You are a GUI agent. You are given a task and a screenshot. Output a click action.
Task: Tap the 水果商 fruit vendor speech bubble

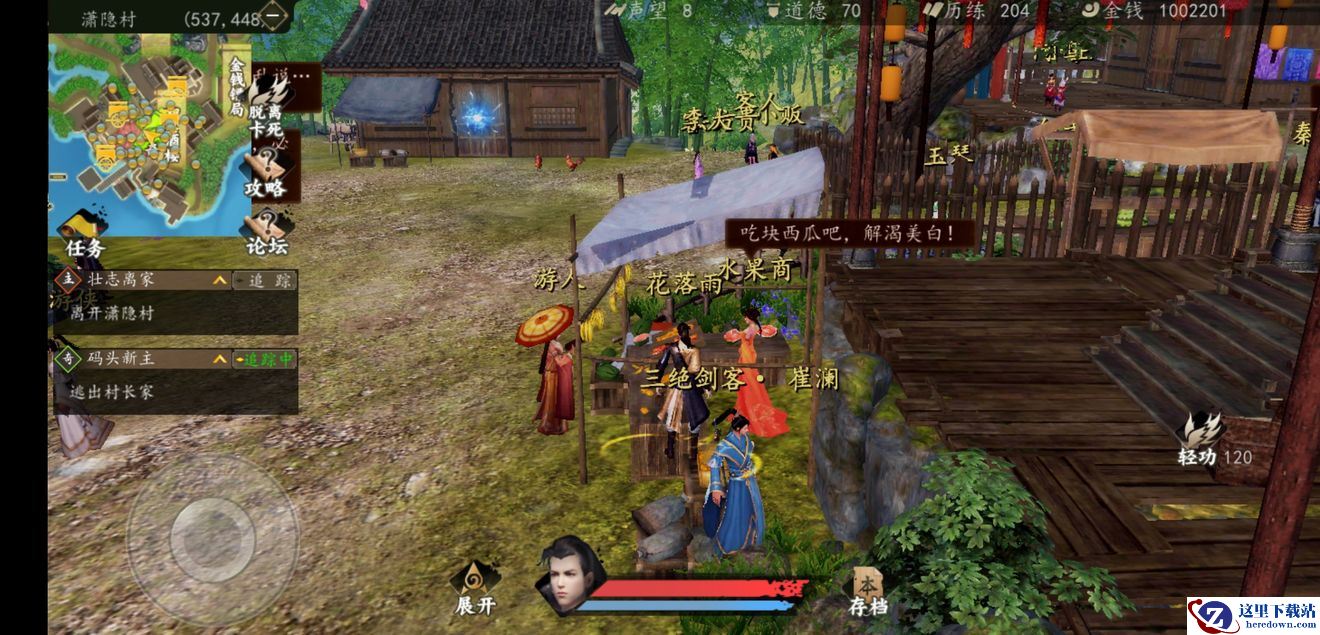point(849,234)
